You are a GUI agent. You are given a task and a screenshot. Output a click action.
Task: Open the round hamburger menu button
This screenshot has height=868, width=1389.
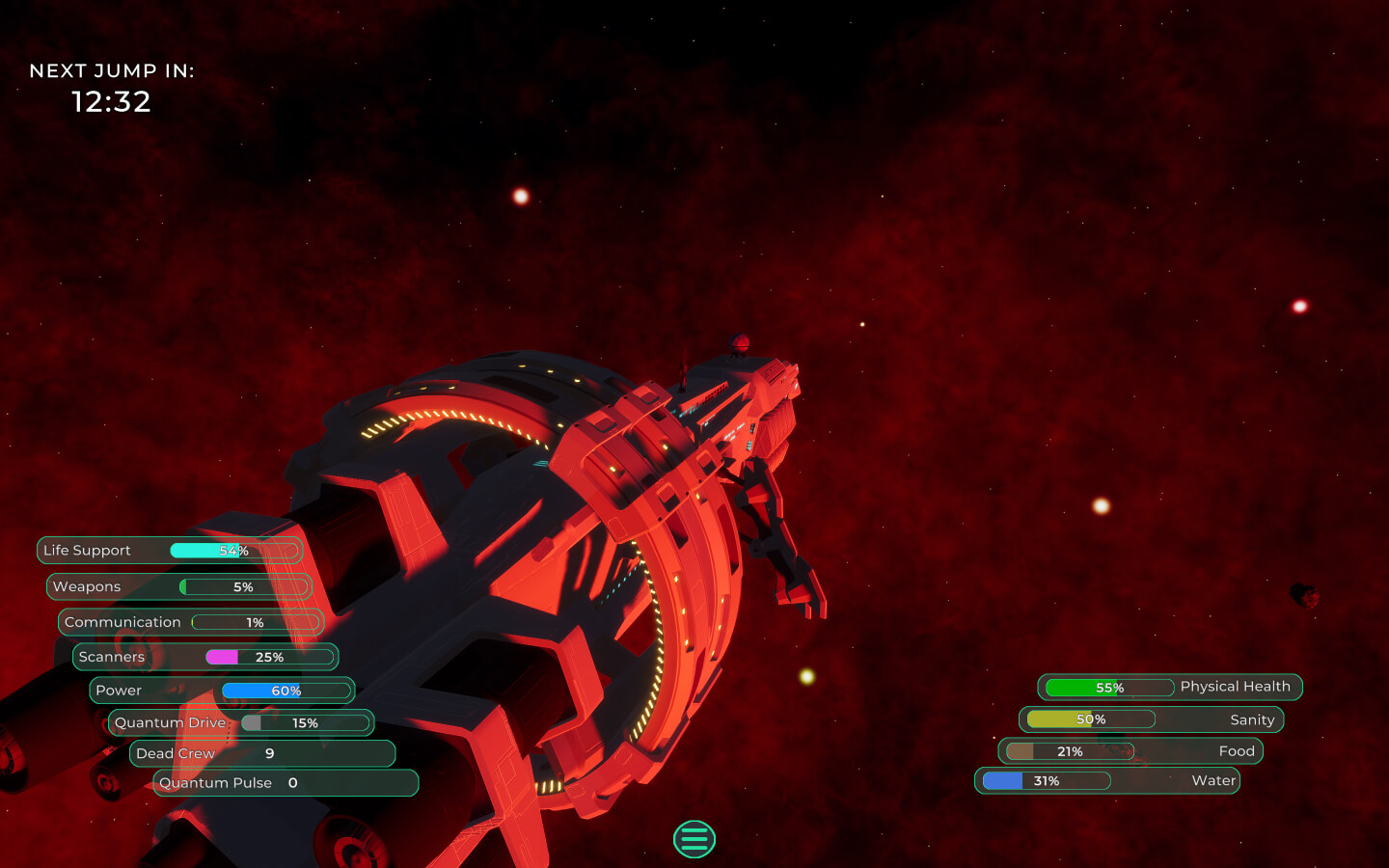(694, 839)
